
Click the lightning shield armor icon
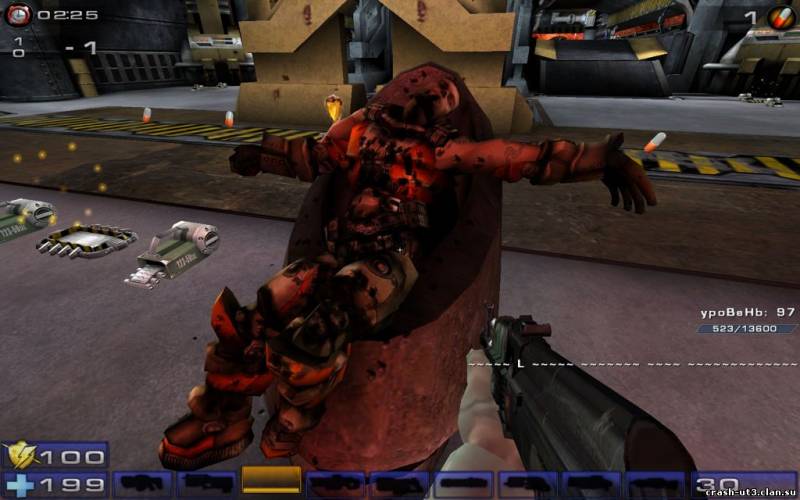pyautogui.click(x=21, y=457)
